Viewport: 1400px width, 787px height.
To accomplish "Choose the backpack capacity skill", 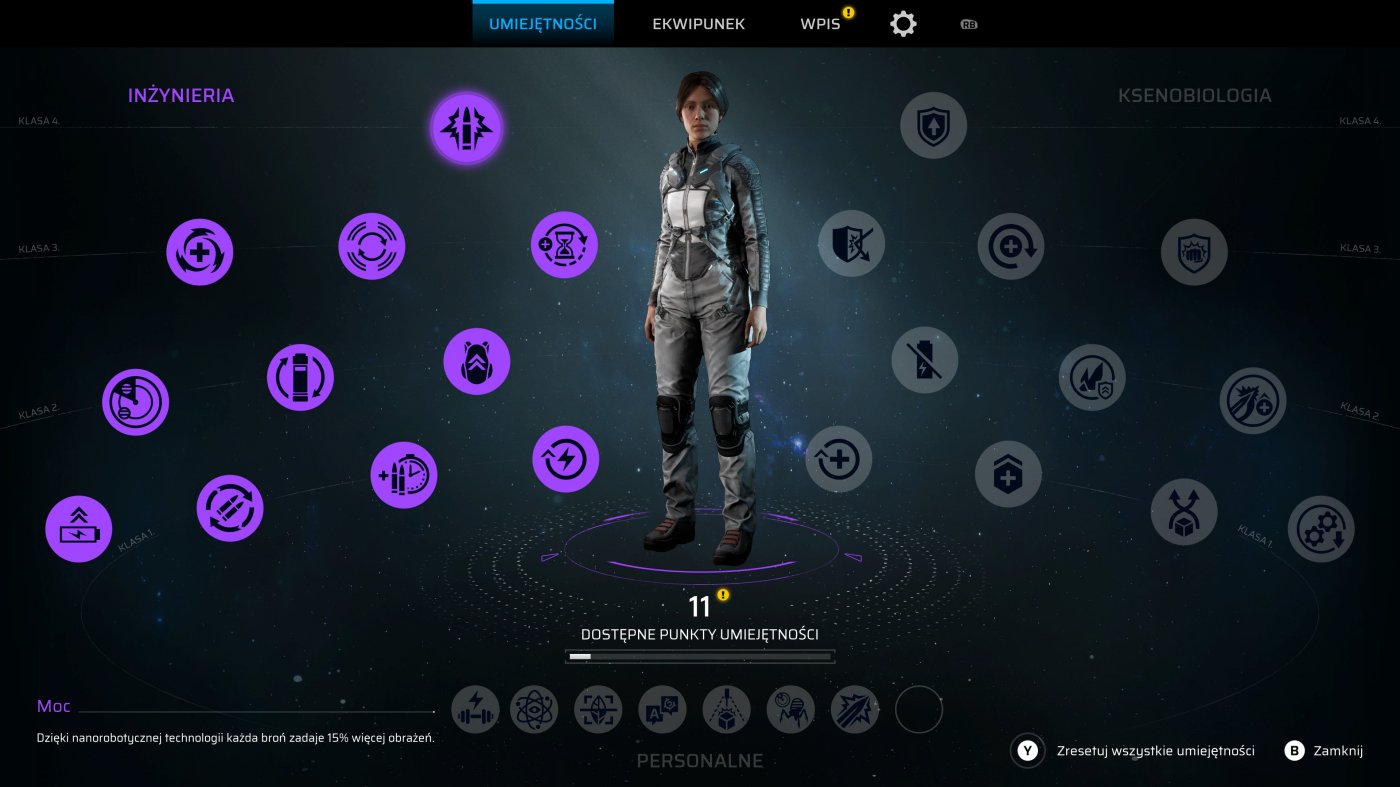I will pyautogui.click(x=477, y=362).
